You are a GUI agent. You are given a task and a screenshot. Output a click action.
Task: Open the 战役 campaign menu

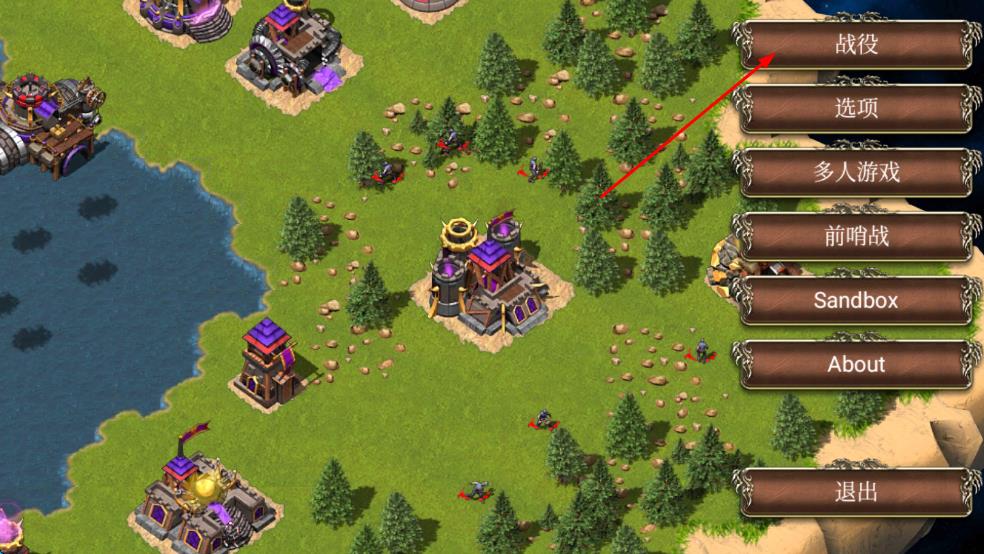click(856, 43)
